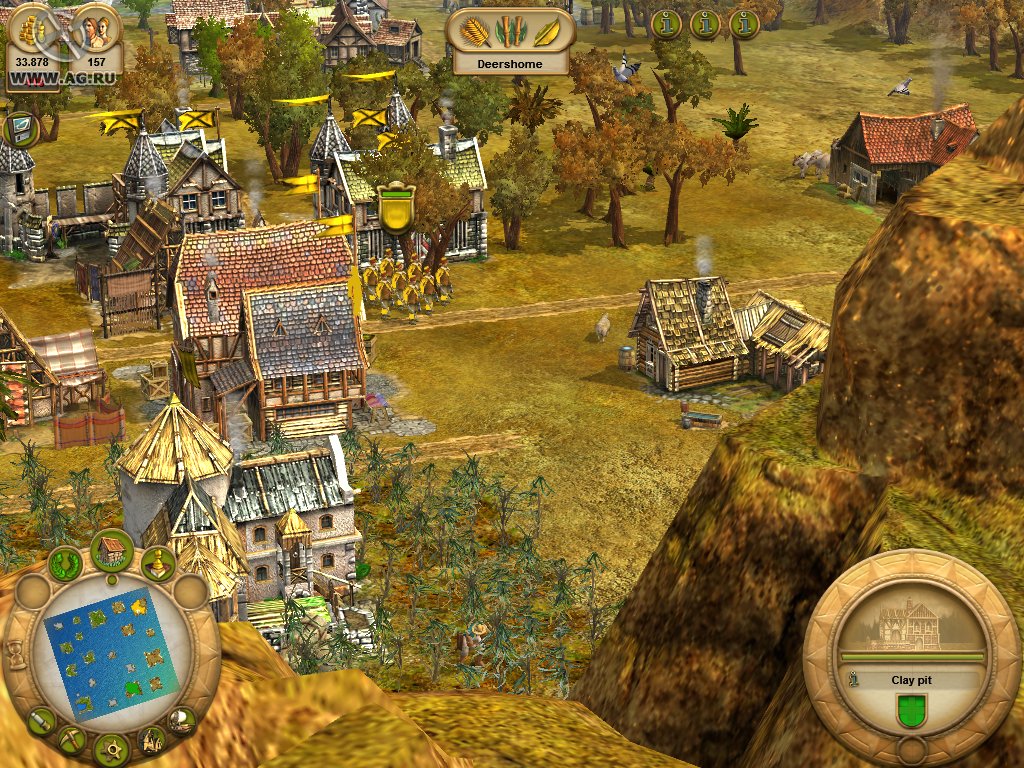Open the building construction menu house icon

(113, 548)
